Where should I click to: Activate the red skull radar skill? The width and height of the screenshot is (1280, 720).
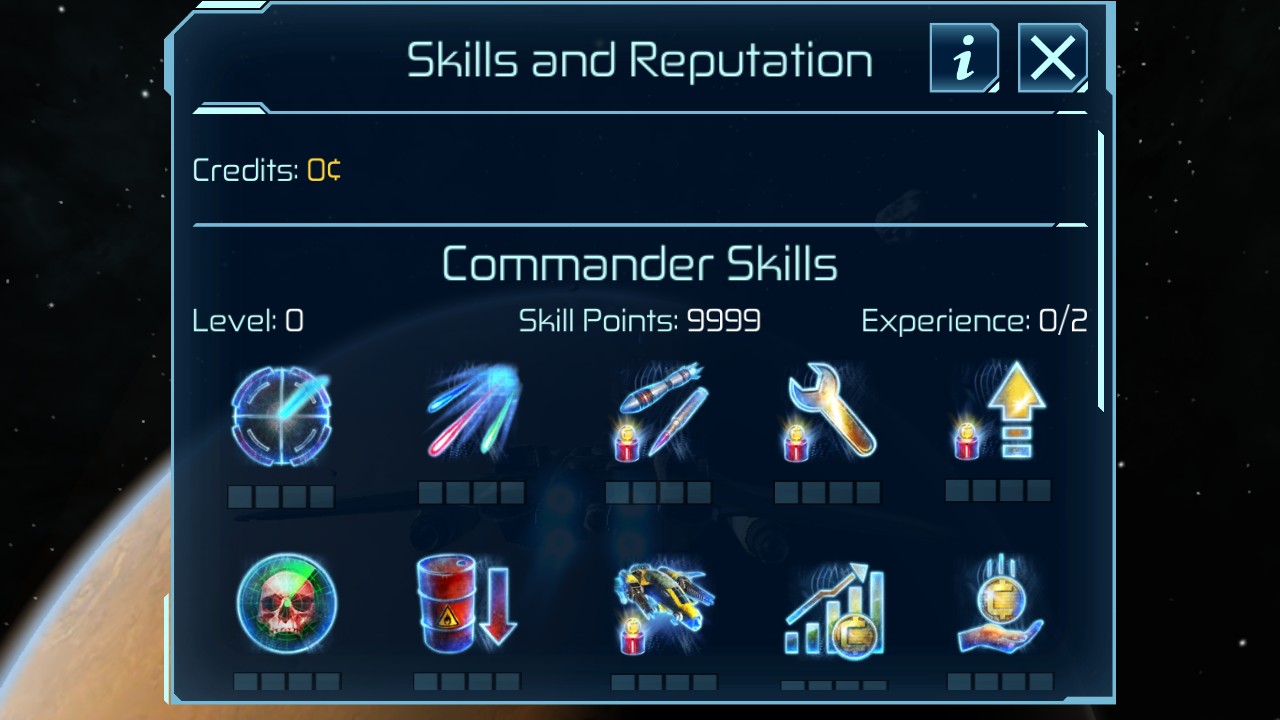[x=287, y=604]
